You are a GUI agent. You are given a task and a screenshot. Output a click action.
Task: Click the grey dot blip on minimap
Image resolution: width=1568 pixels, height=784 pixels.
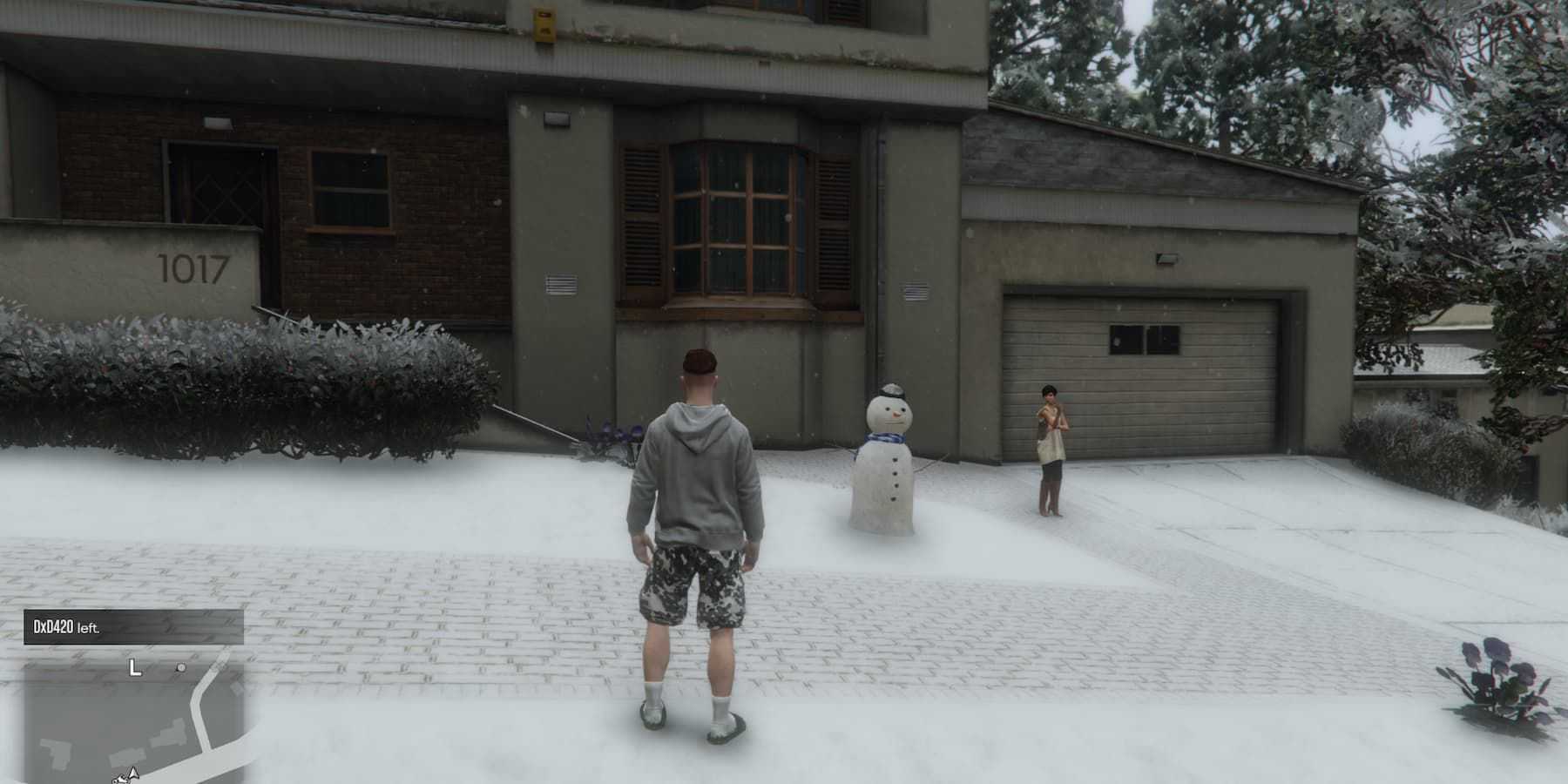coord(181,668)
